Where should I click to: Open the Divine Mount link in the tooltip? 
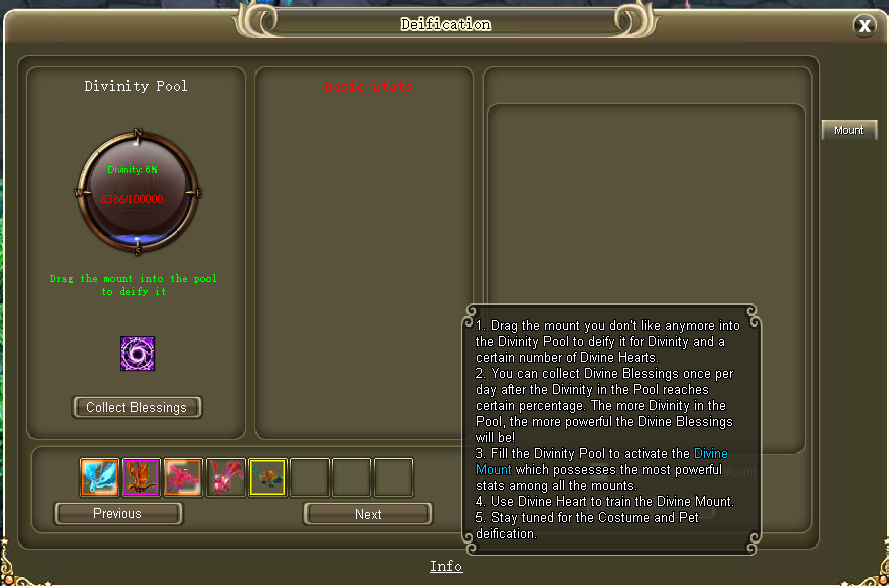click(x=711, y=454)
